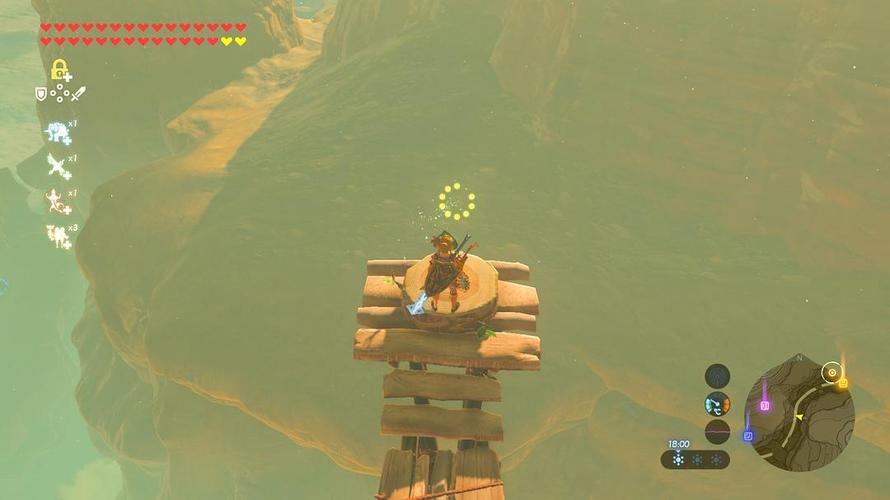Select the noise level indicator
This screenshot has width=890, height=500.
tap(717, 431)
